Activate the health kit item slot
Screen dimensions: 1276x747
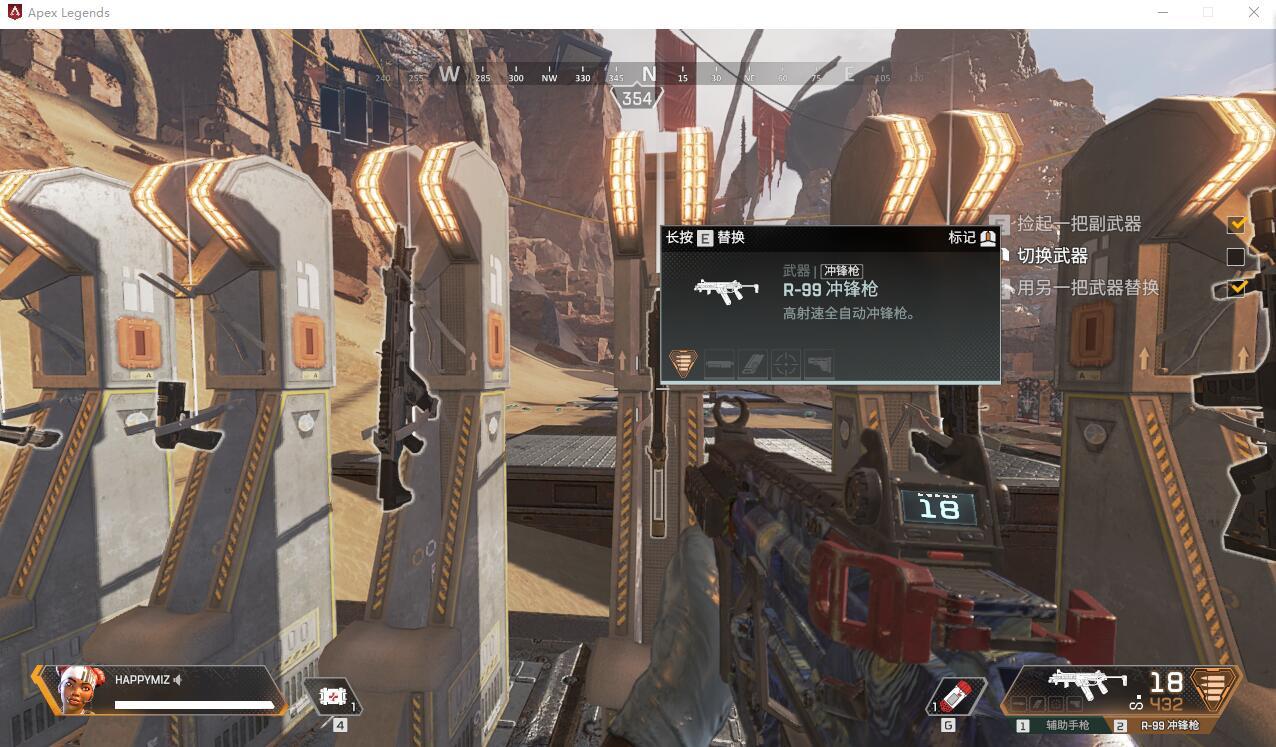point(332,696)
